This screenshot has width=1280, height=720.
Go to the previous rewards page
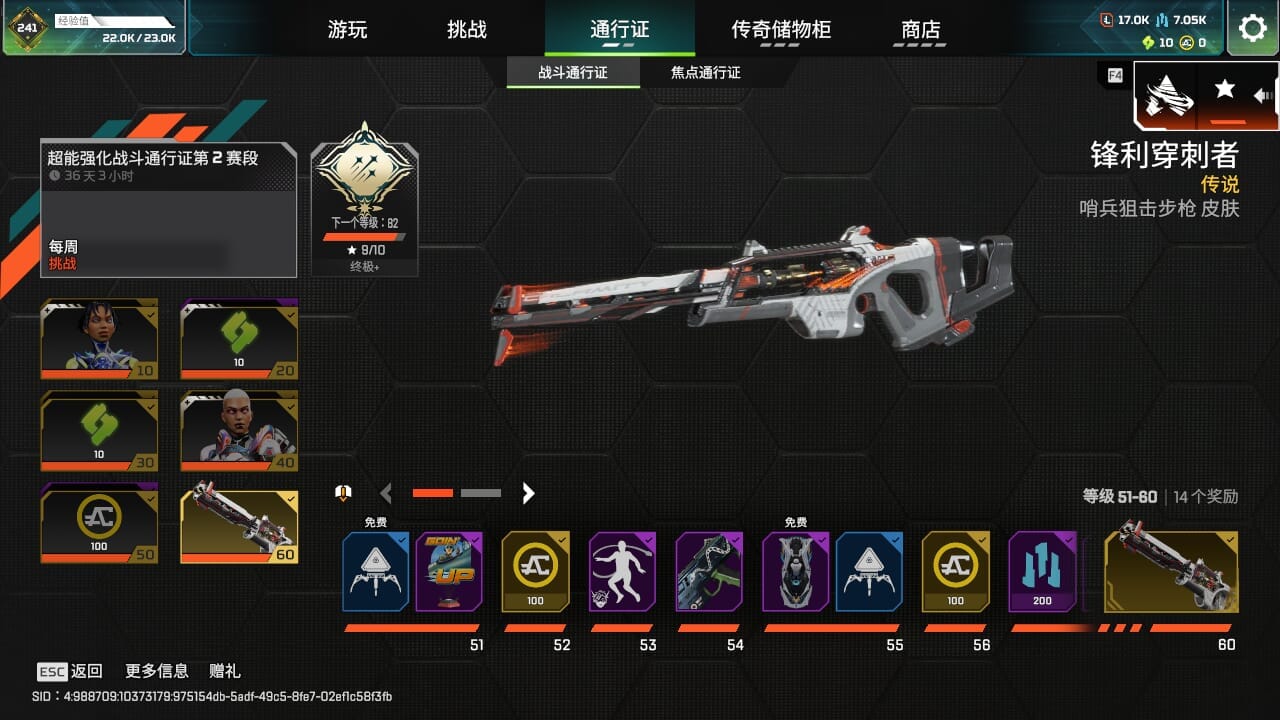386,493
